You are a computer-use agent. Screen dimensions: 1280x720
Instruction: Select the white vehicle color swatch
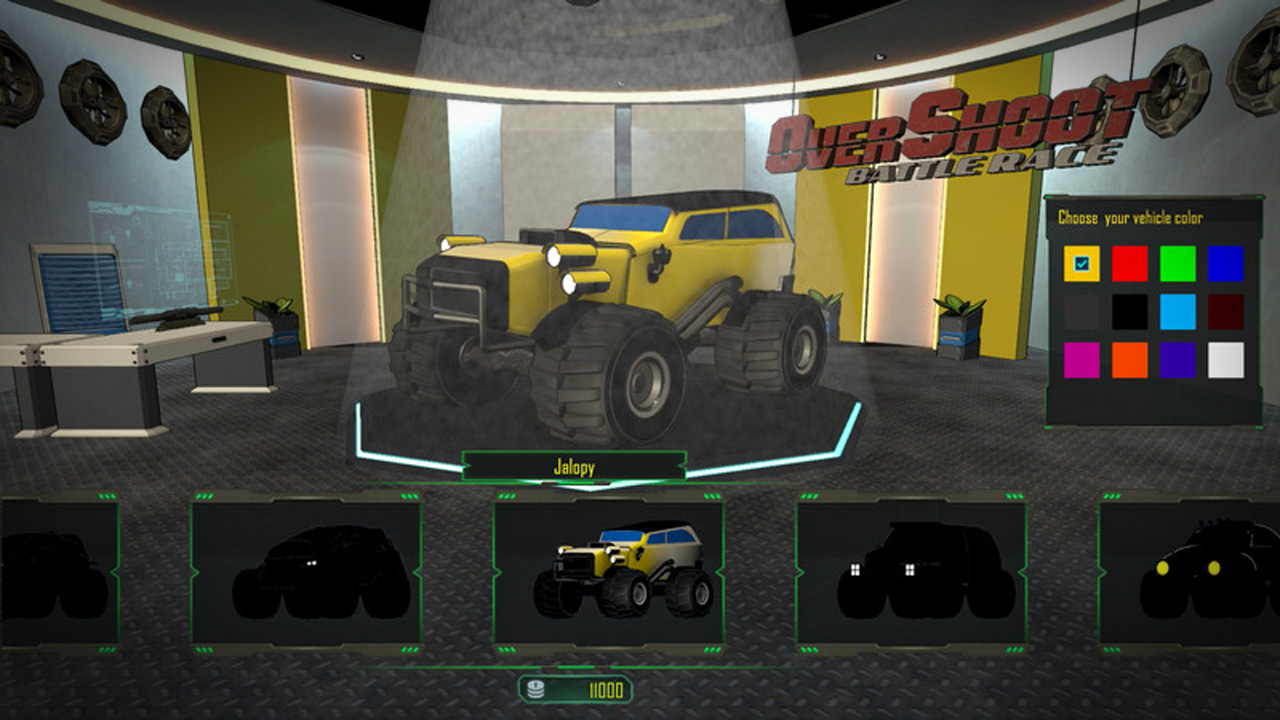pos(1225,360)
